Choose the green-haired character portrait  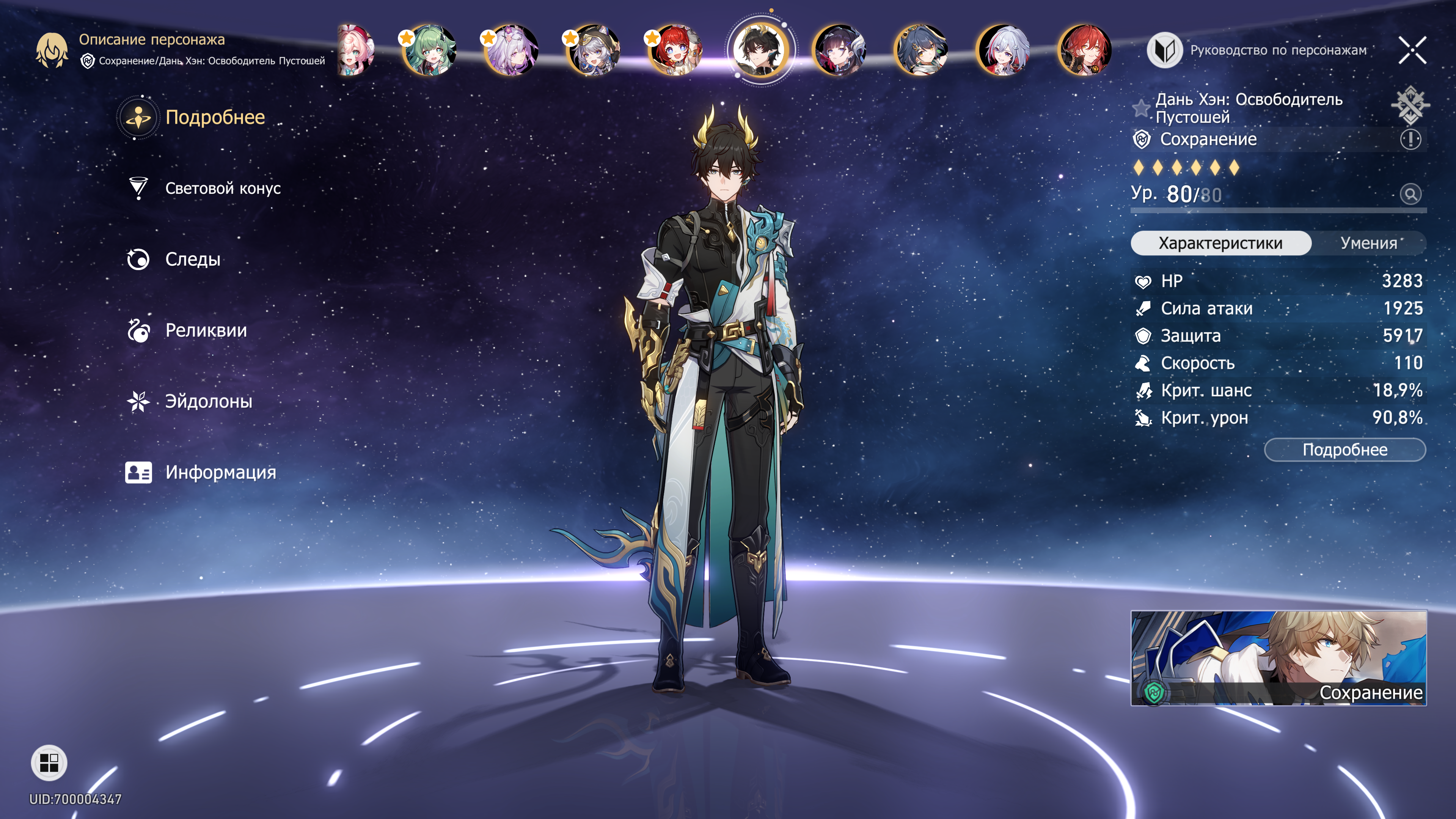429,50
